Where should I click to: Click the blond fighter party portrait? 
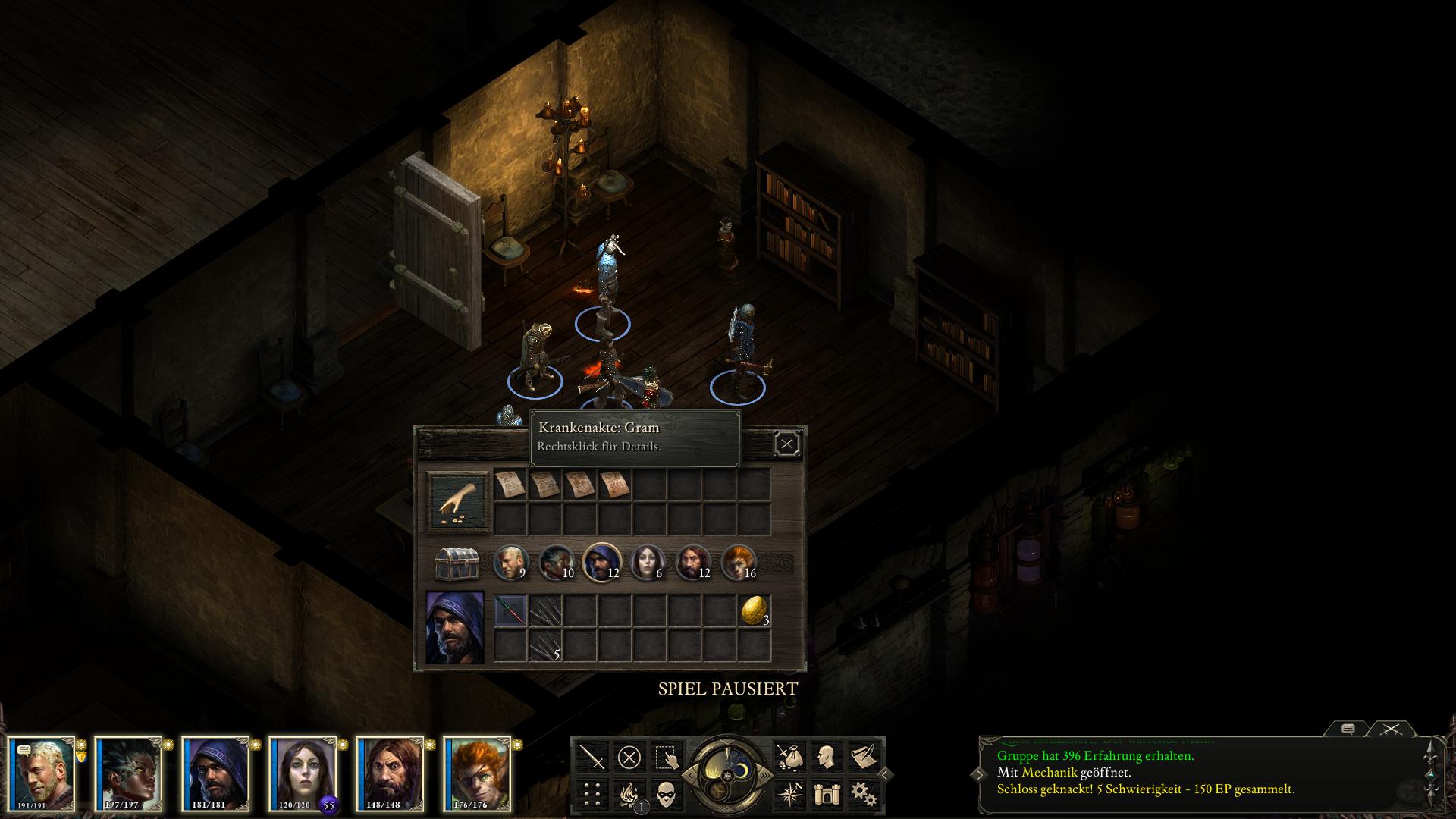[x=42, y=772]
